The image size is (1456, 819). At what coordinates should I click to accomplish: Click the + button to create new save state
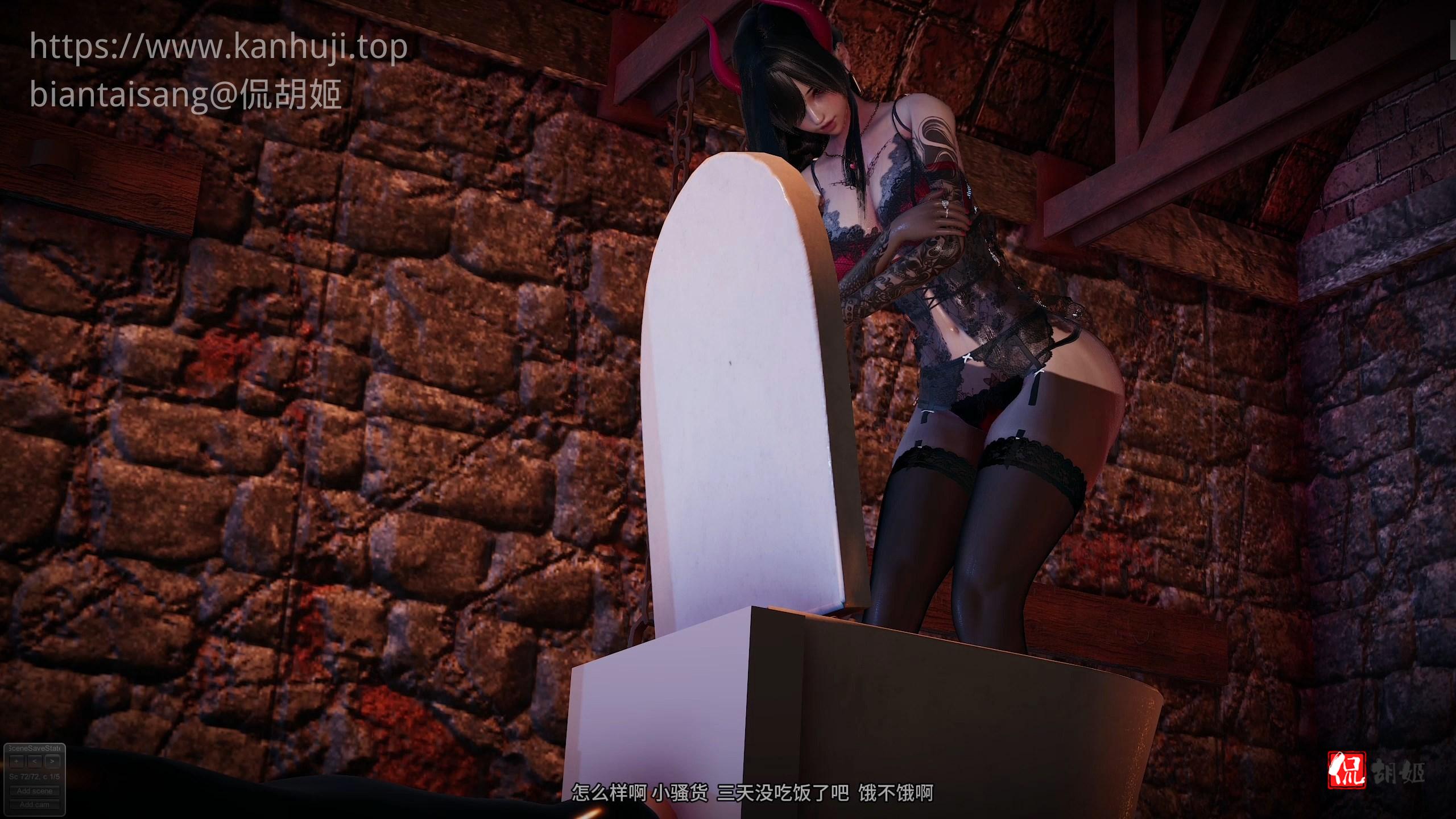[x=16, y=762]
